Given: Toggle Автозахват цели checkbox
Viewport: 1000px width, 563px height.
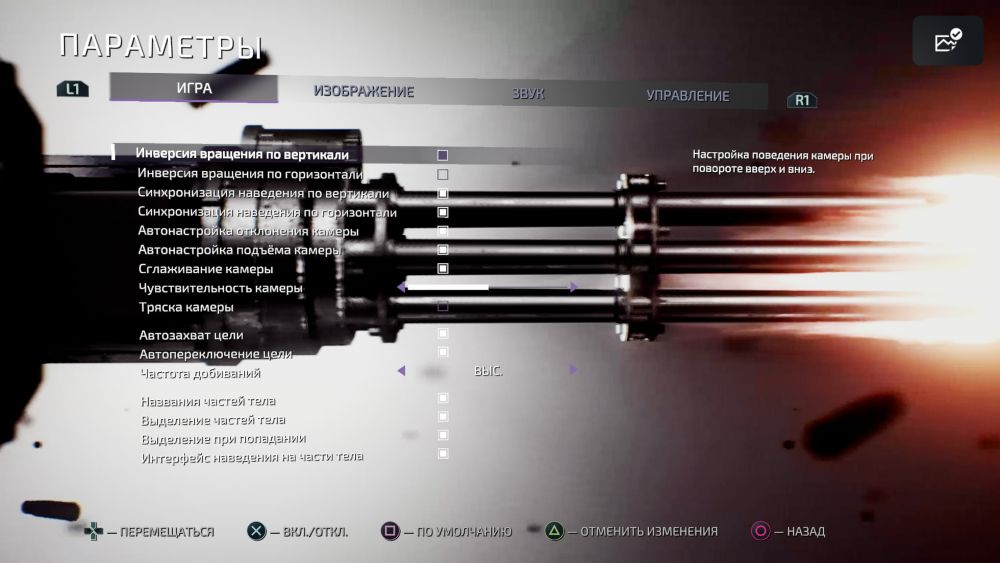Looking at the screenshot, I should (443, 334).
